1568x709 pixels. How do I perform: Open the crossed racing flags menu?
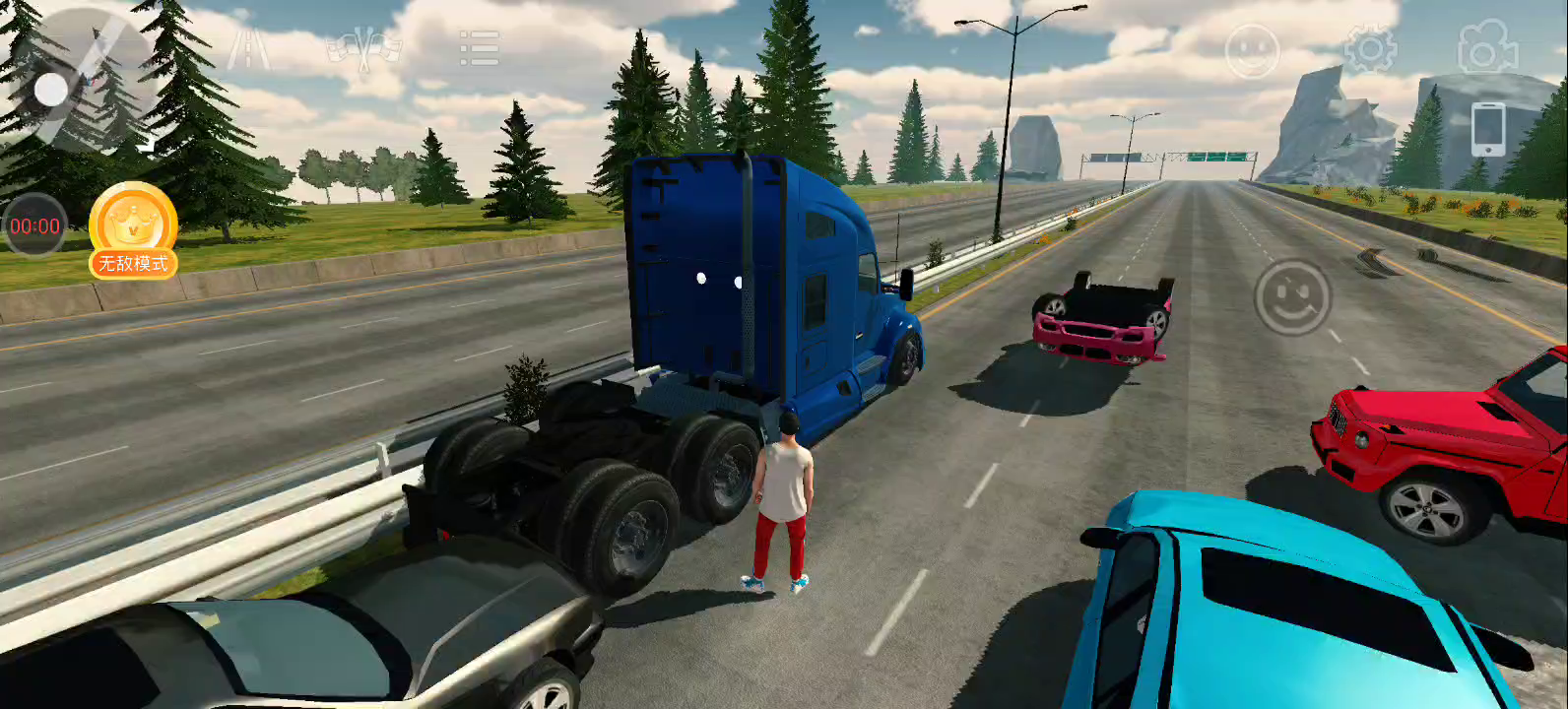(364, 48)
